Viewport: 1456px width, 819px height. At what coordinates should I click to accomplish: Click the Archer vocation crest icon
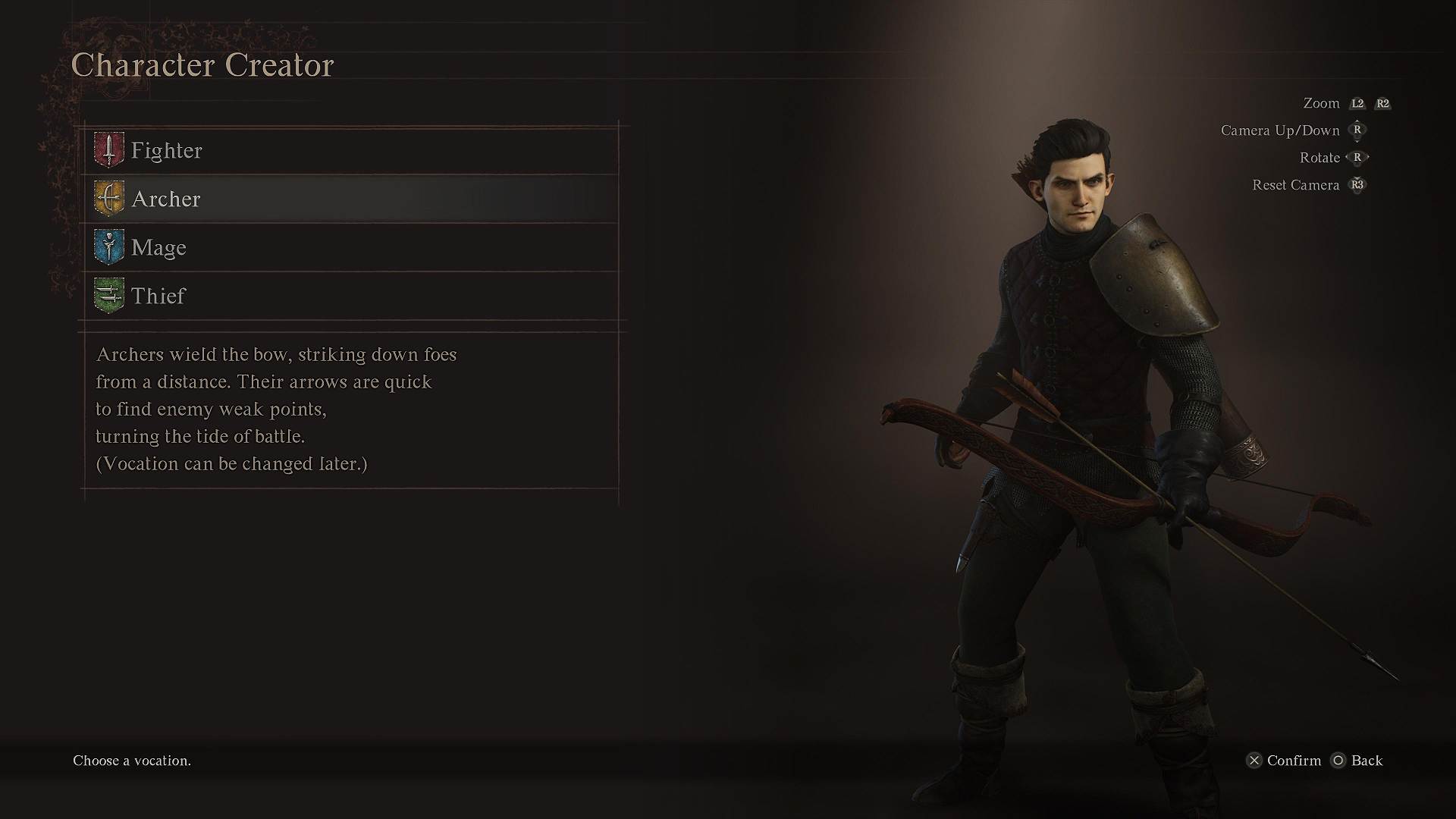click(x=108, y=198)
